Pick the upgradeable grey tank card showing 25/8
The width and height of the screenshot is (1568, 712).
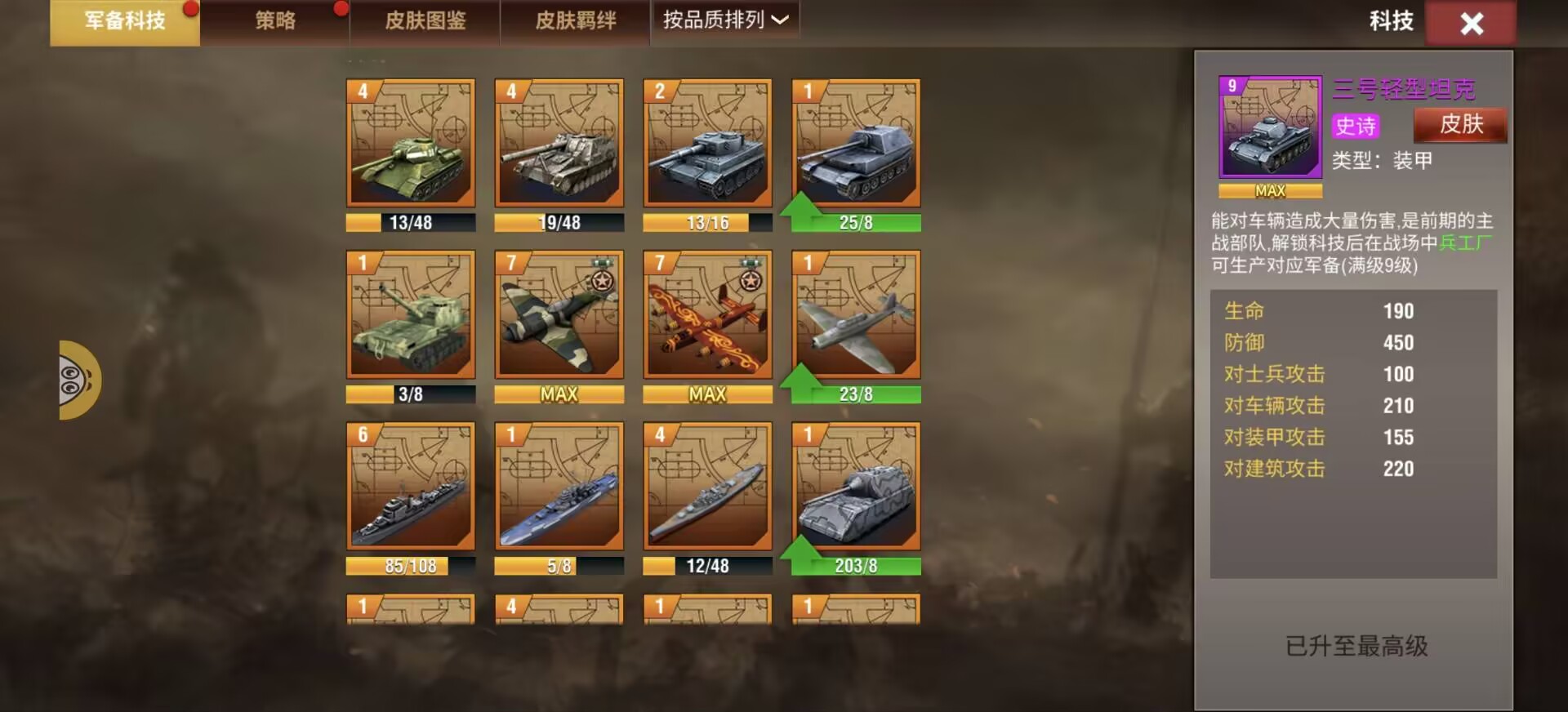[x=856, y=143]
